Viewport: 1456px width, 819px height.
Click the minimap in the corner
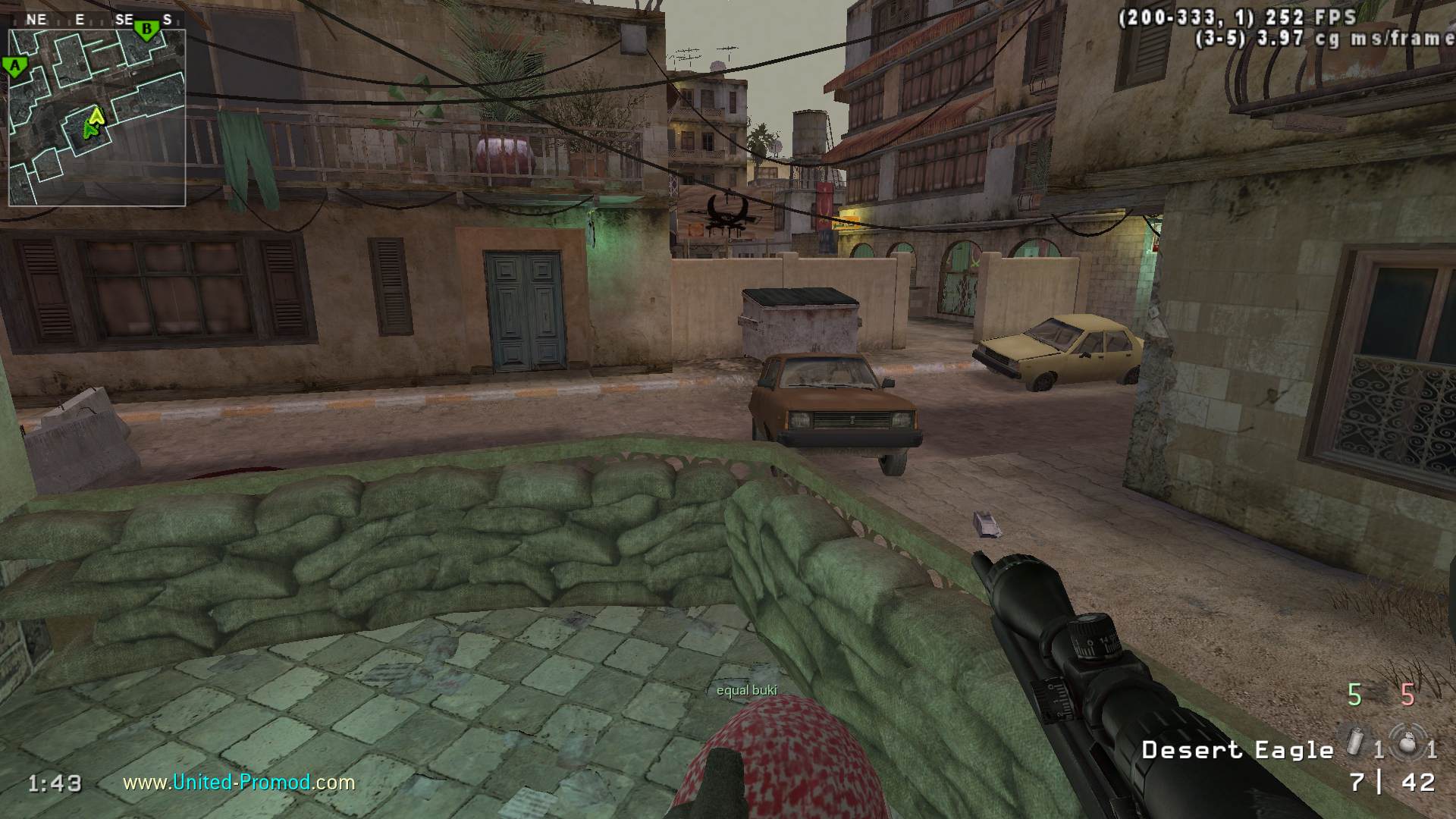pos(97,118)
